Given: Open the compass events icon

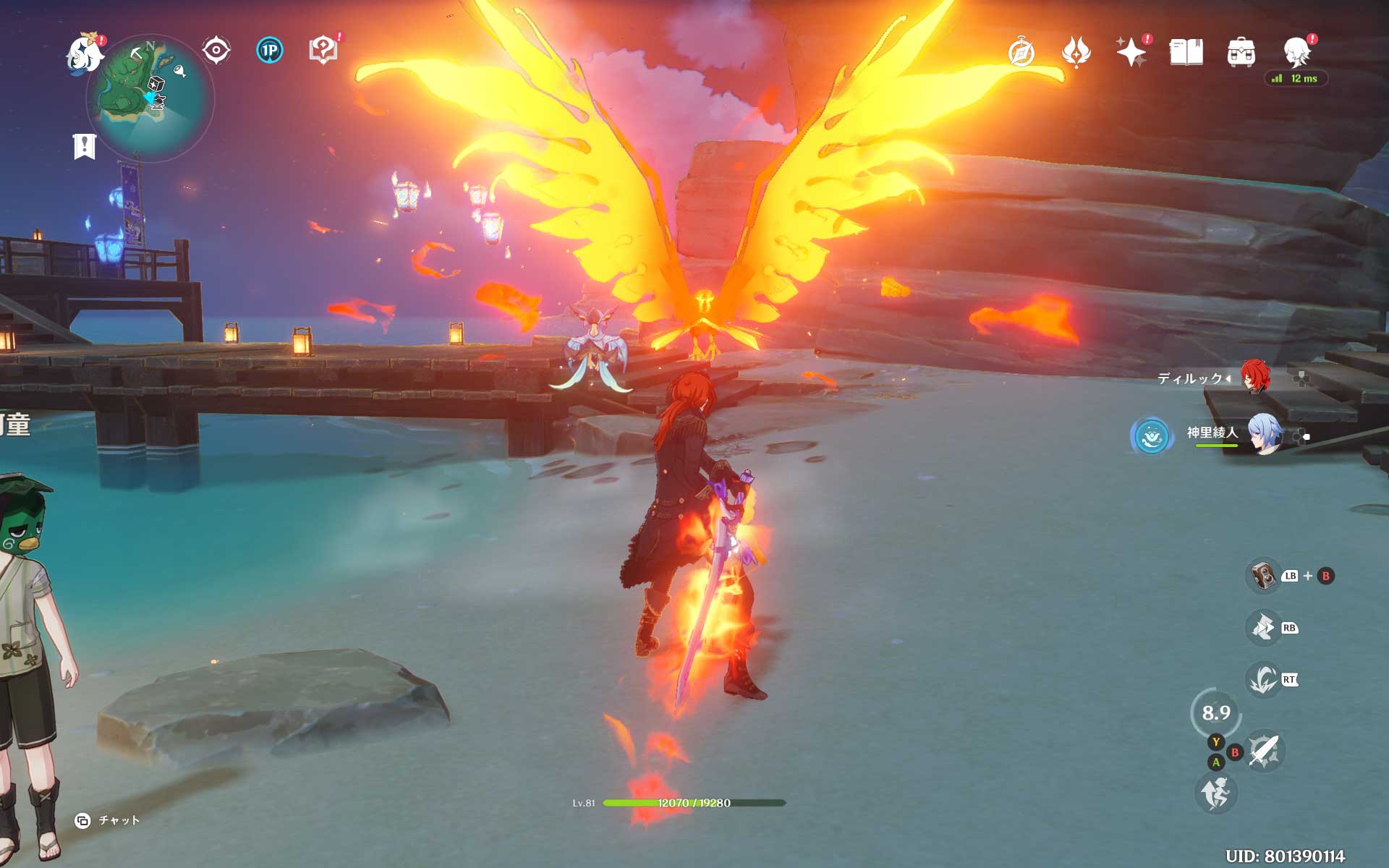Looking at the screenshot, I should pyautogui.click(x=1021, y=53).
